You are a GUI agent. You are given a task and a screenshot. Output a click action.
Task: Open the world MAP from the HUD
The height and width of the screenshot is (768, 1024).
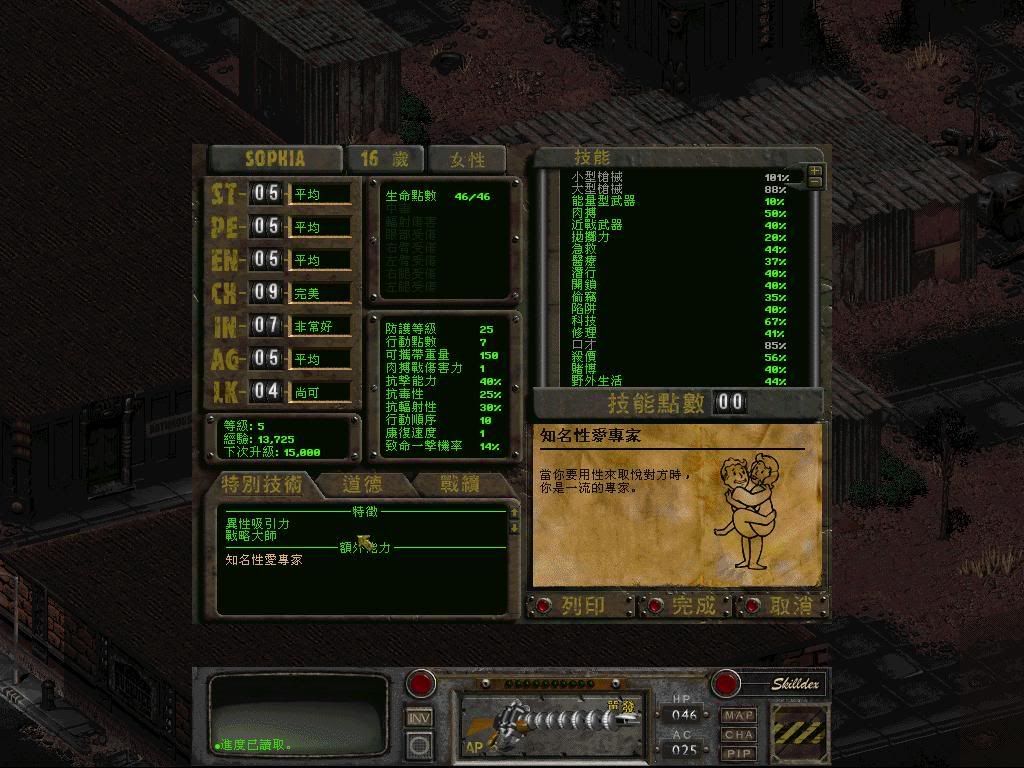tap(739, 716)
